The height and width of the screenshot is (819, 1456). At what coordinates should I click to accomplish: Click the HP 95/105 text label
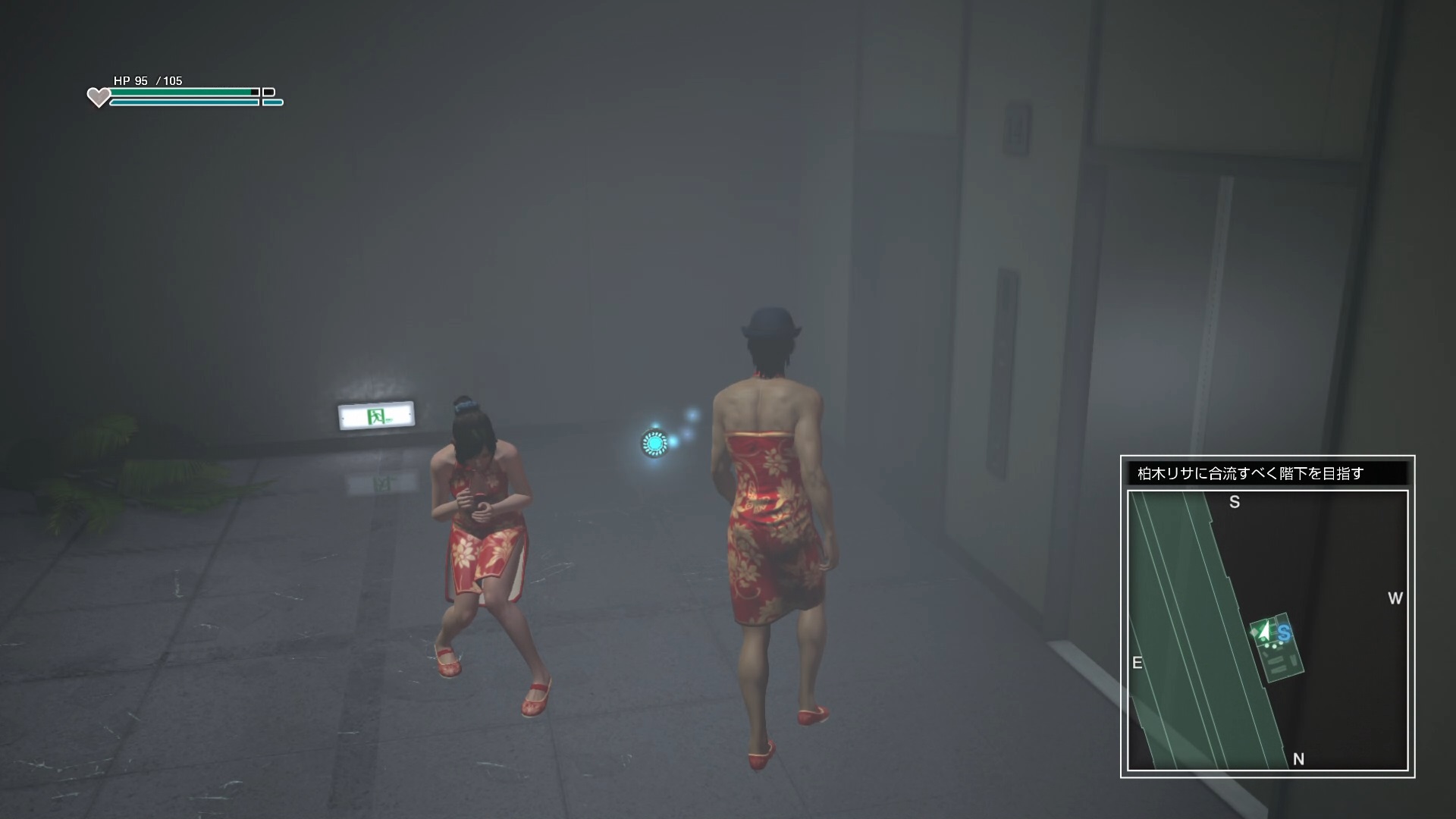pos(149,79)
